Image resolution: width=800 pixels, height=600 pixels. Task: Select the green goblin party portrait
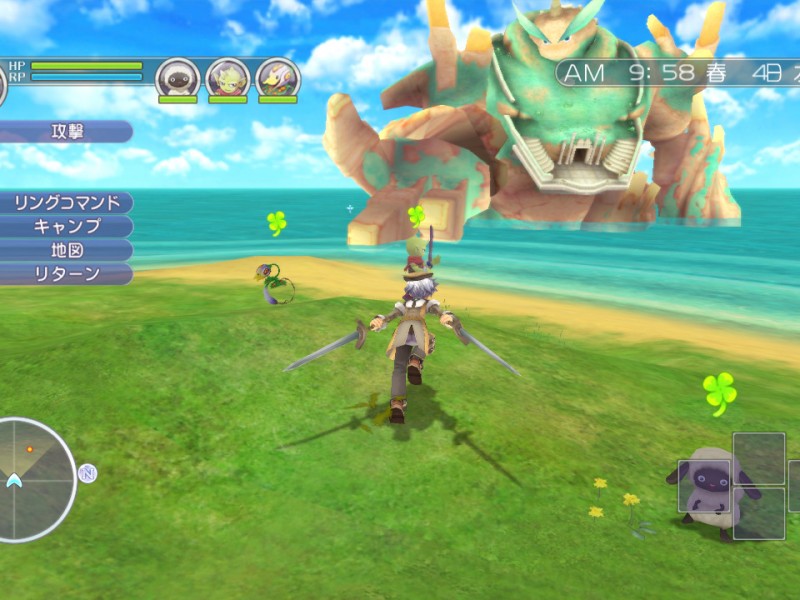click(x=228, y=78)
